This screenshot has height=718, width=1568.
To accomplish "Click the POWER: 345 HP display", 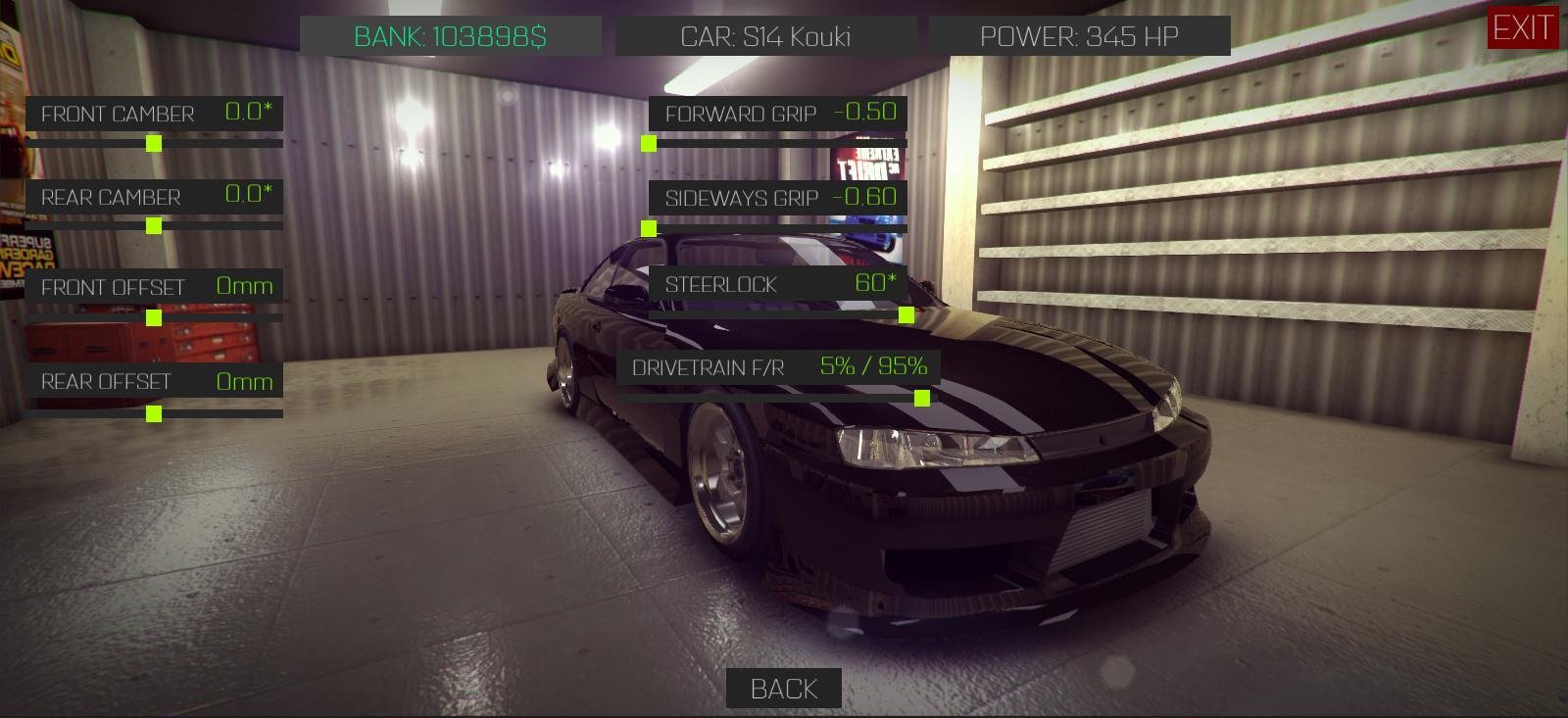I will click(x=1081, y=37).
